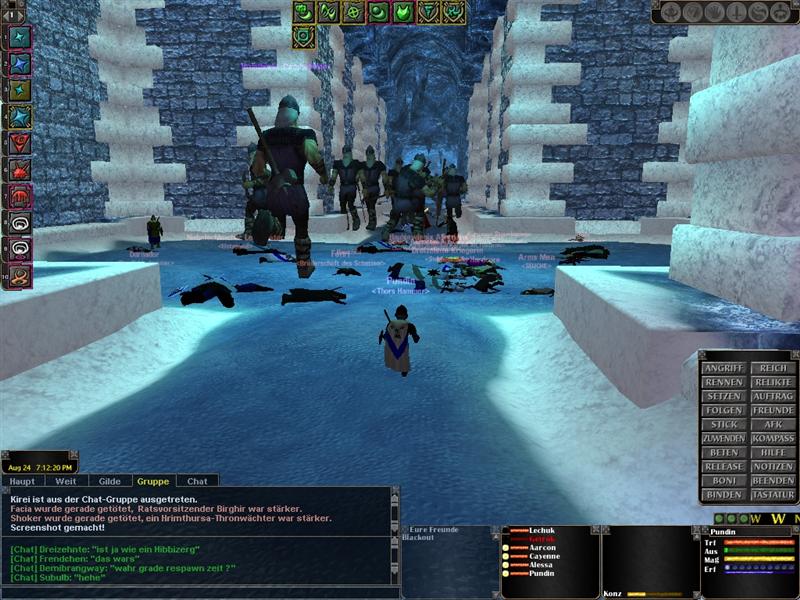Set AFK status with the AFK button

(772, 424)
